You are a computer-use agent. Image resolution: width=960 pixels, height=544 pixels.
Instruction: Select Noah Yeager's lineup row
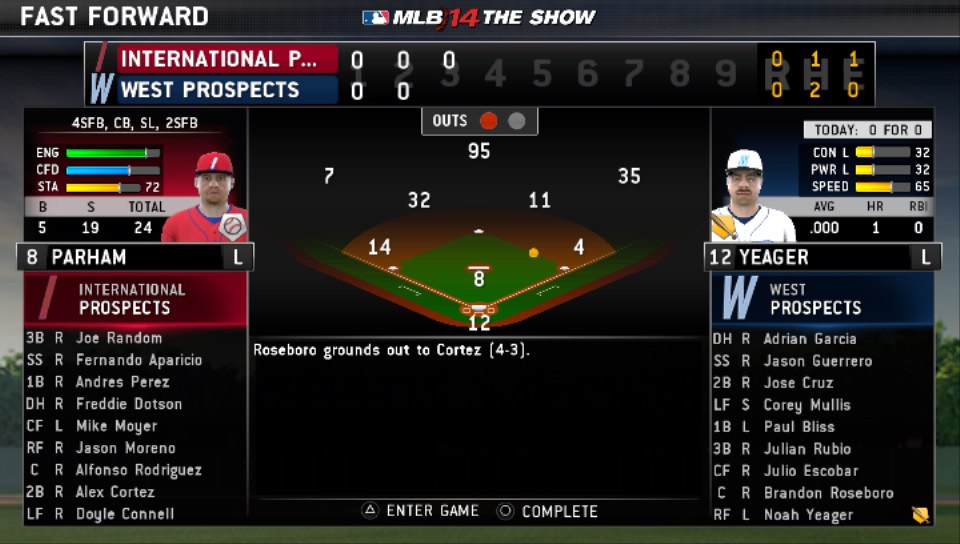click(808, 515)
